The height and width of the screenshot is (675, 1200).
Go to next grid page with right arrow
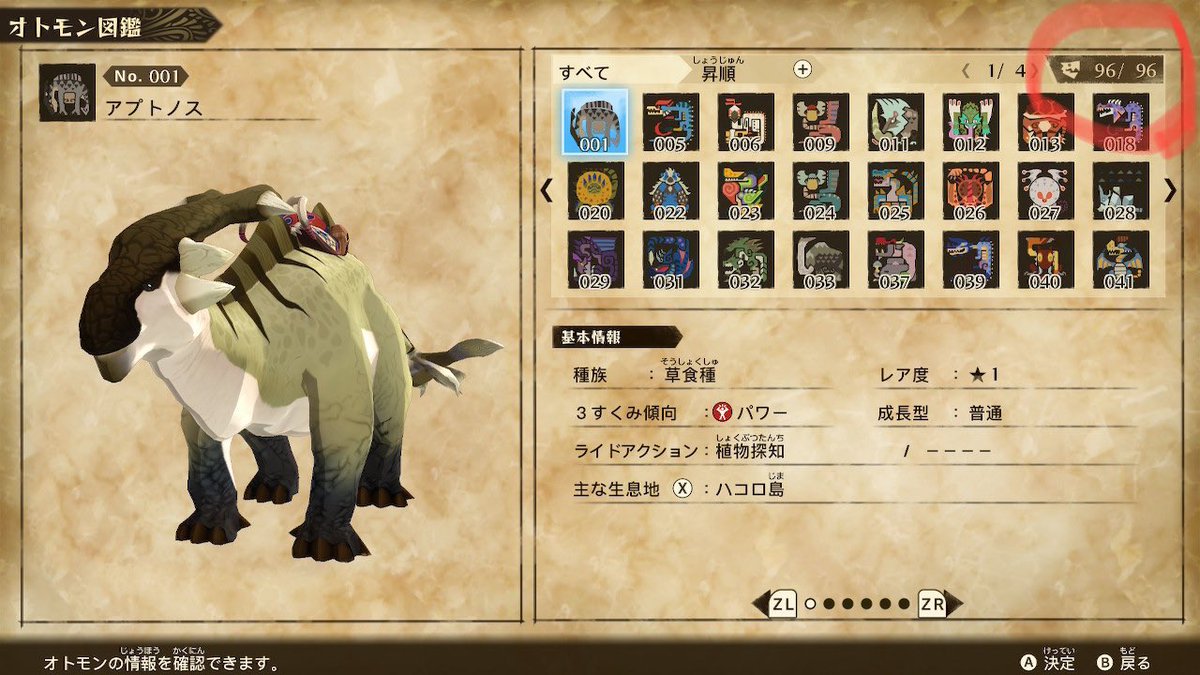click(x=1170, y=190)
